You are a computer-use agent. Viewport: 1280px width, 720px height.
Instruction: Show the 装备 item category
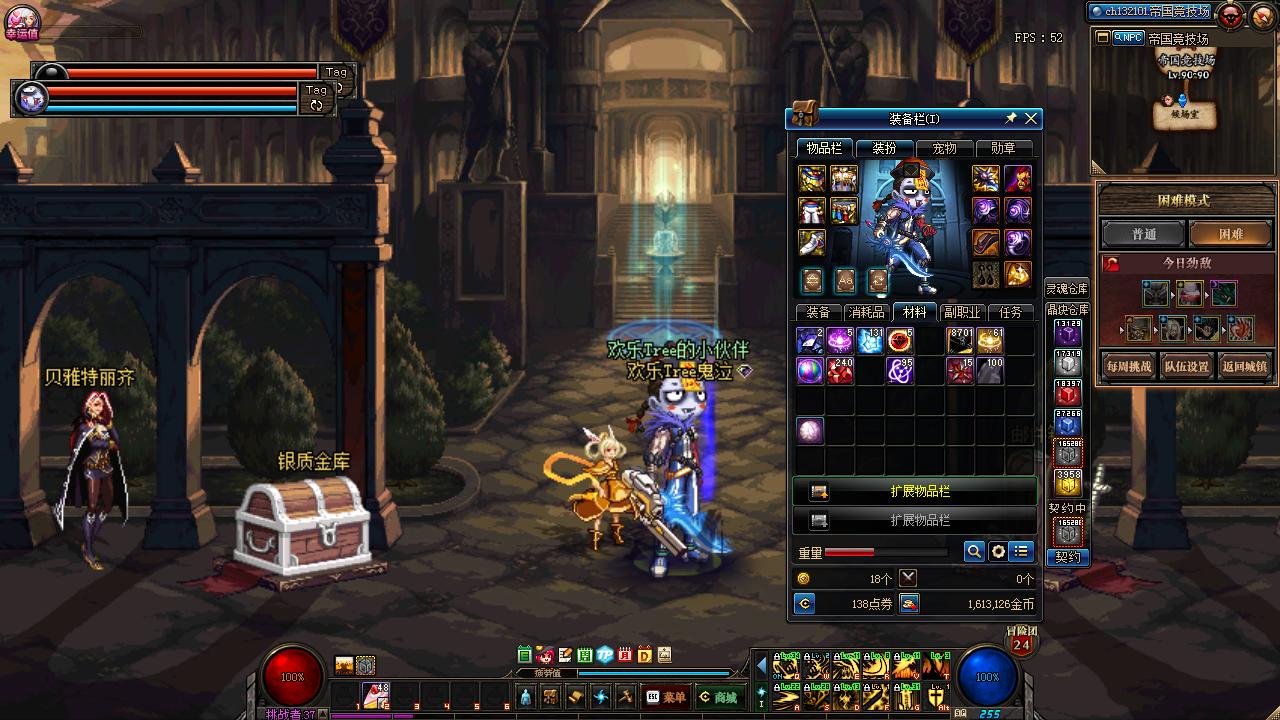click(x=818, y=312)
